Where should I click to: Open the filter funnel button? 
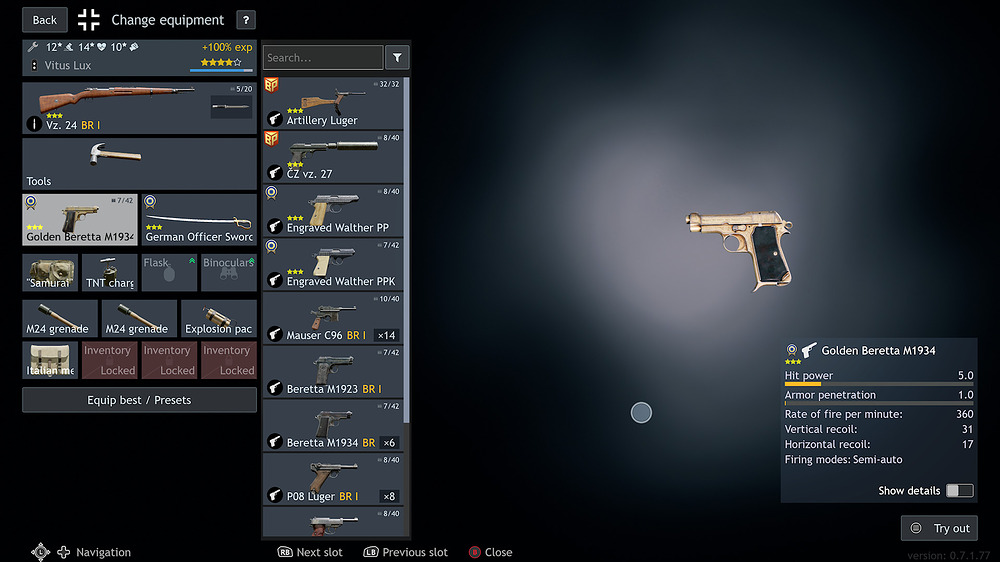tap(397, 58)
